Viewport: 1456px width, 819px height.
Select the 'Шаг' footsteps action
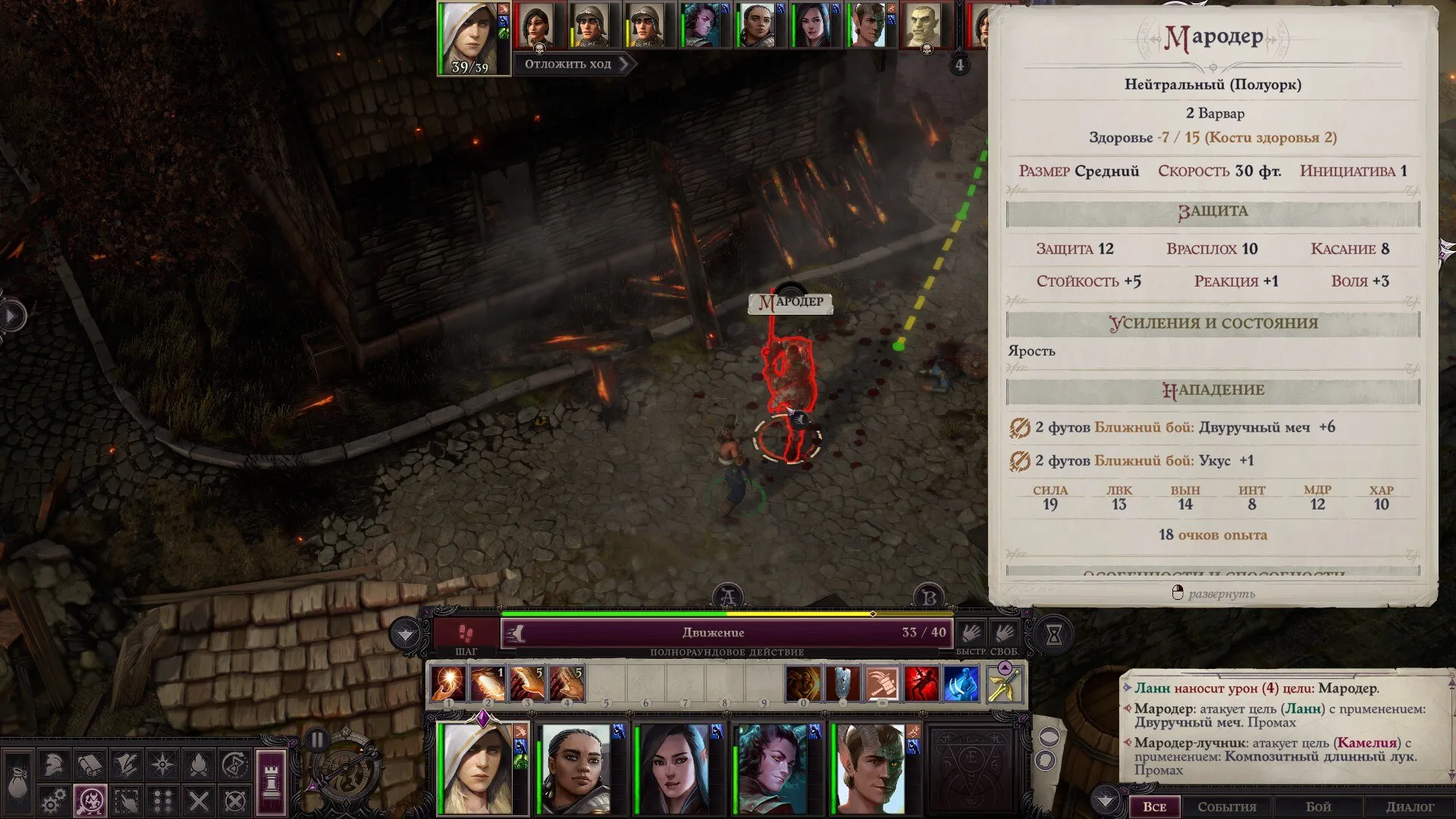tap(465, 633)
